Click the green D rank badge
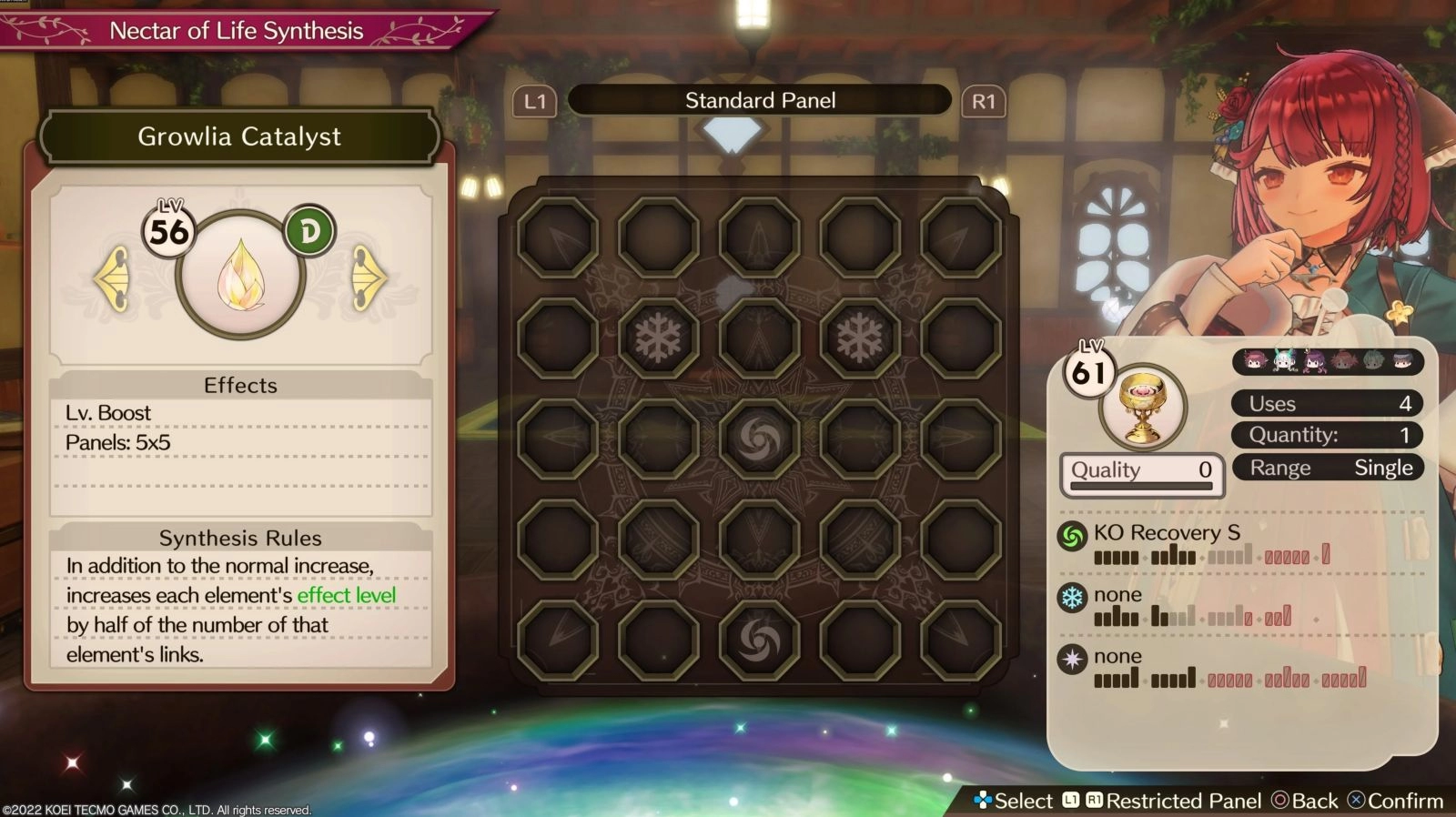This screenshot has width=1456, height=817. 309,232
